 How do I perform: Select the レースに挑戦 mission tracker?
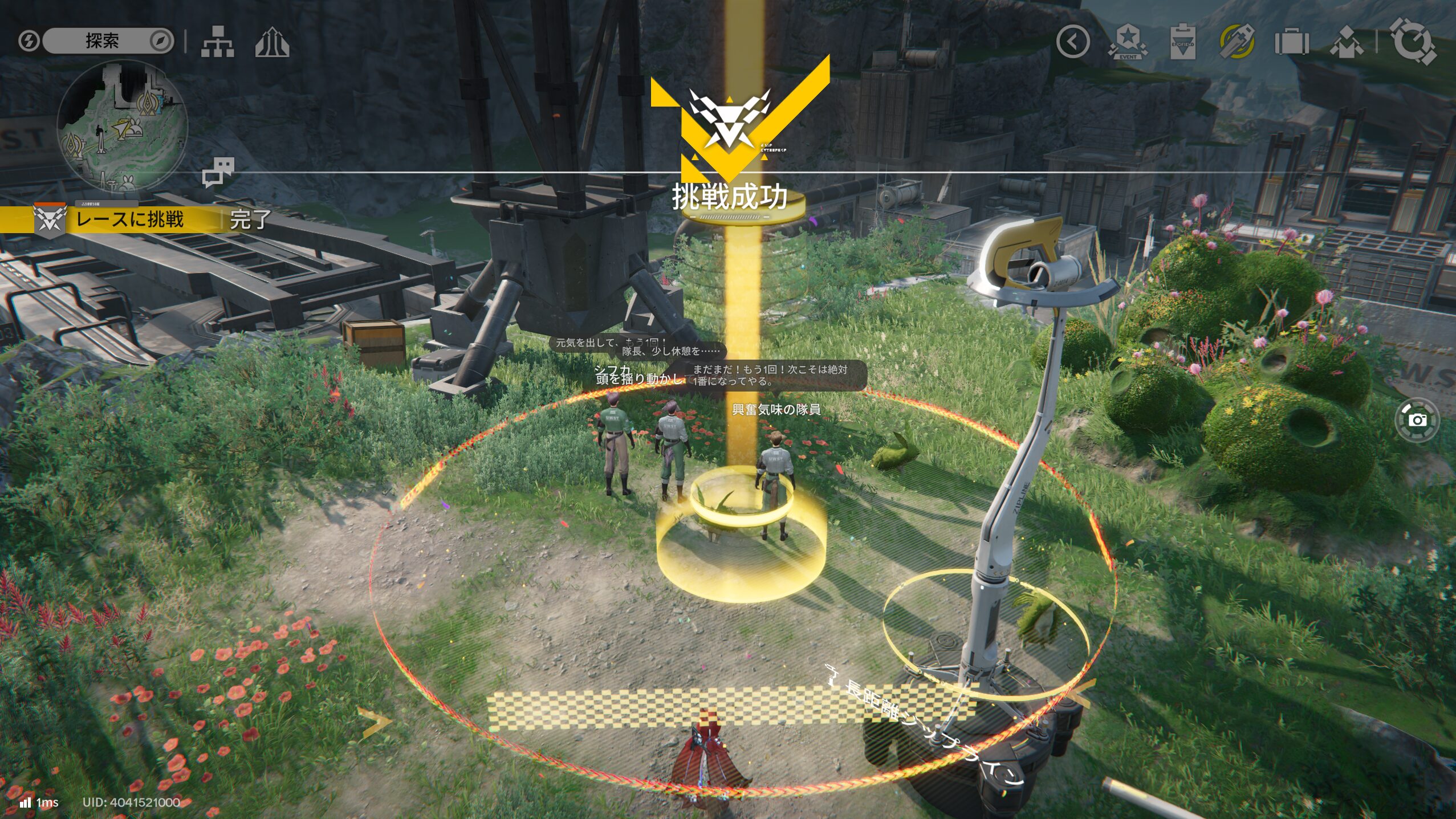click(130, 219)
